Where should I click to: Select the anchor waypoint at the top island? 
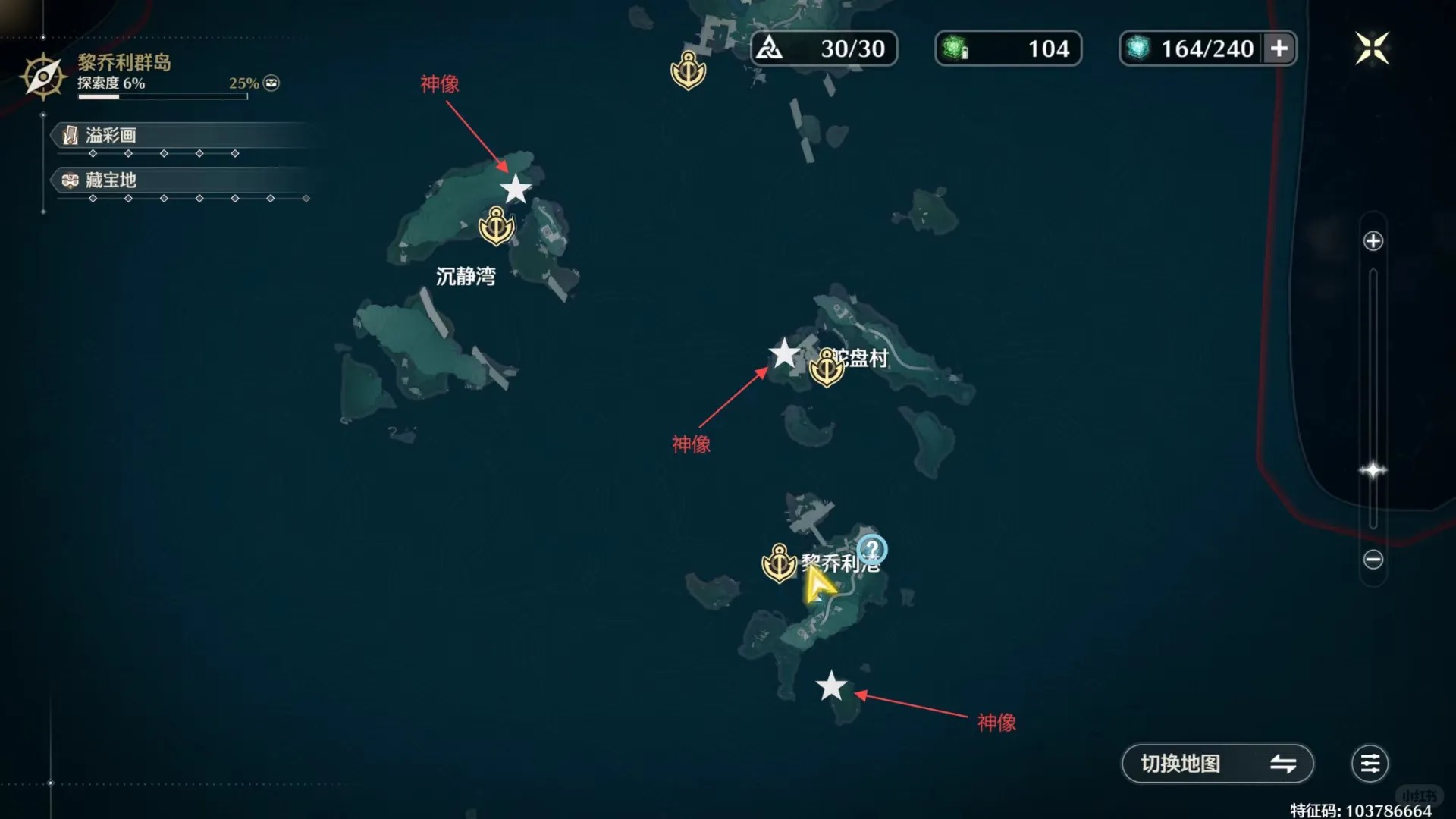tap(688, 71)
